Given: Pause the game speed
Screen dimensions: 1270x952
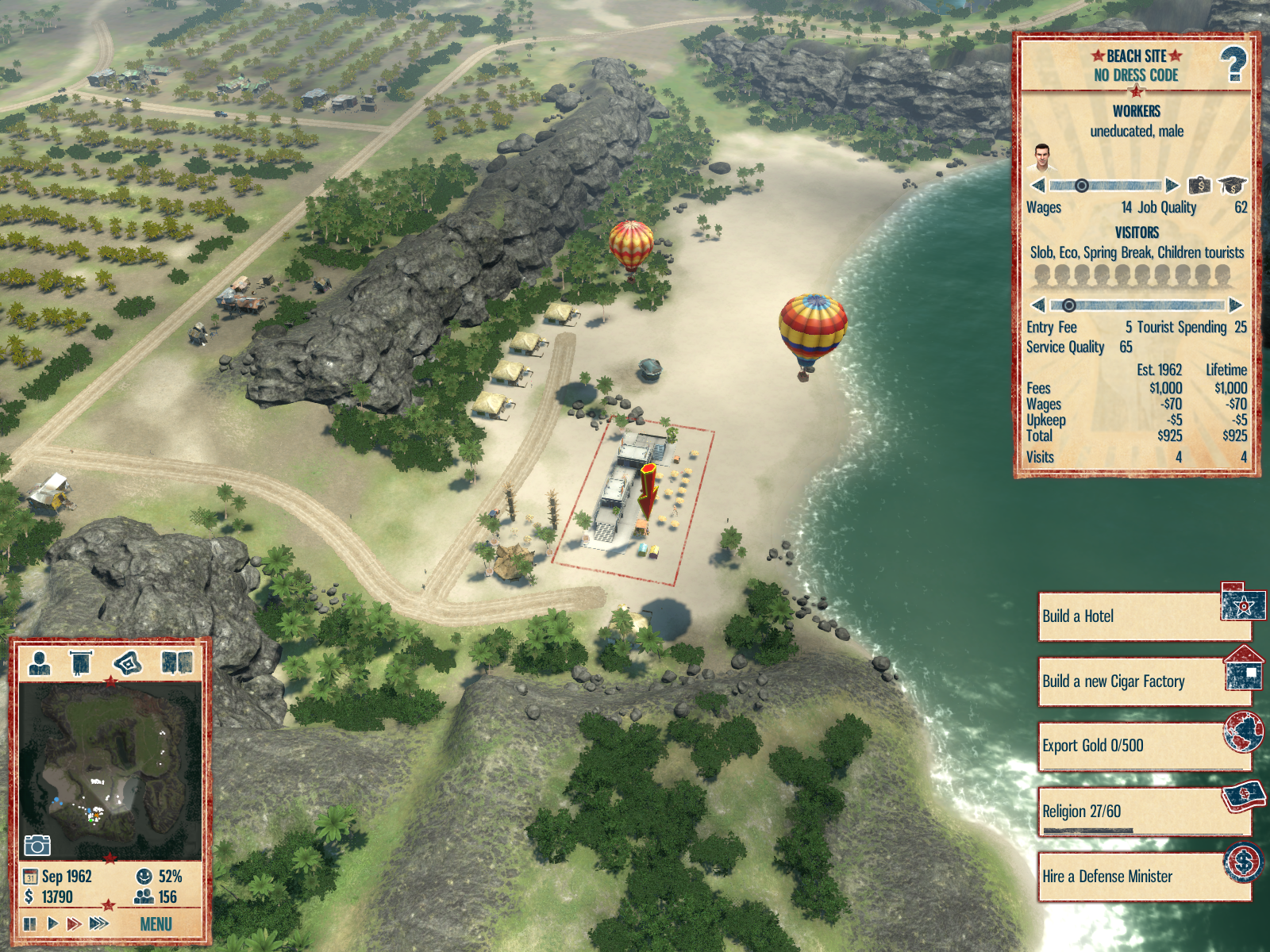Looking at the screenshot, I should point(30,923).
